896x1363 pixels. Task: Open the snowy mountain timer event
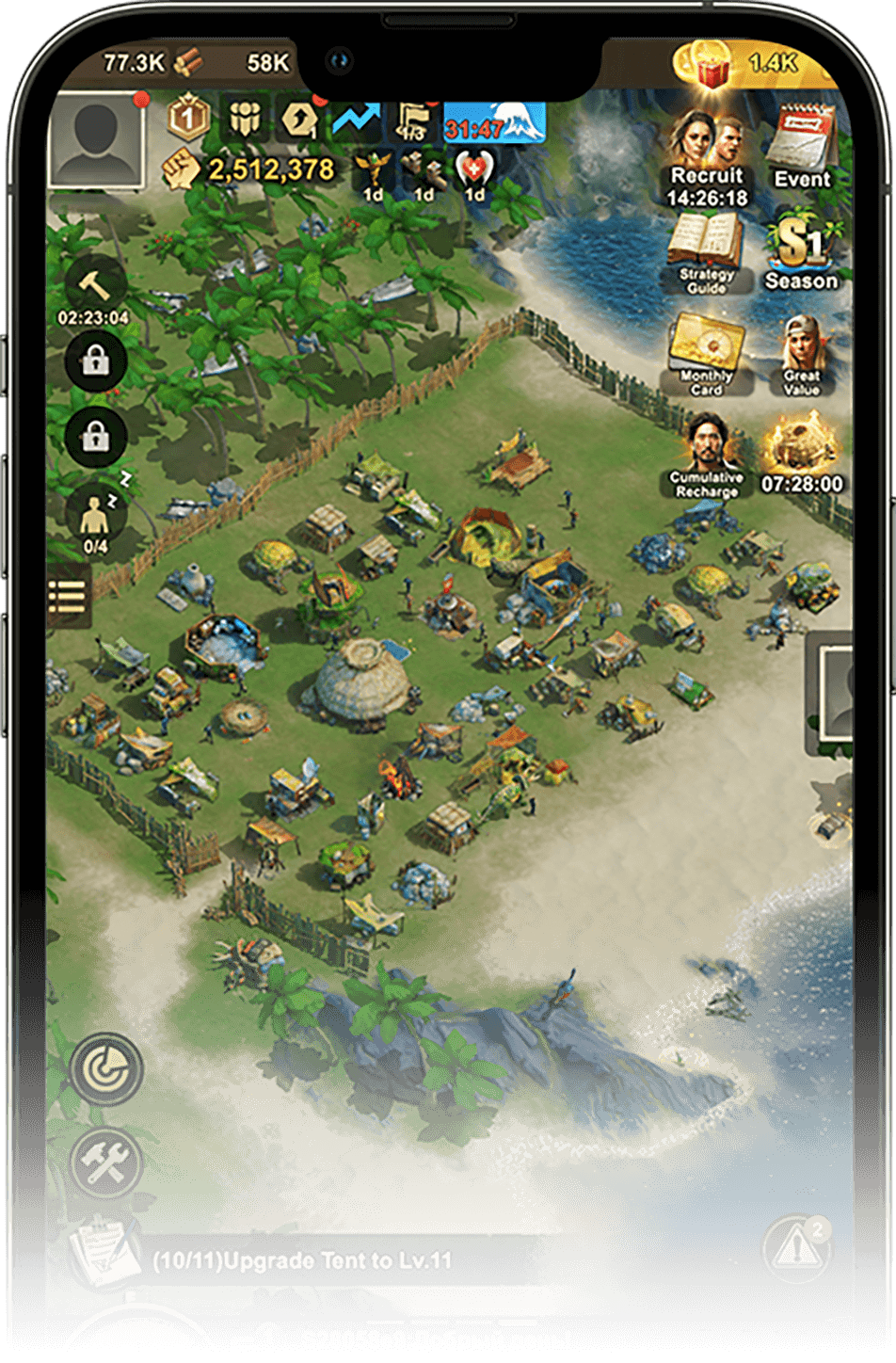tap(494, 123)
